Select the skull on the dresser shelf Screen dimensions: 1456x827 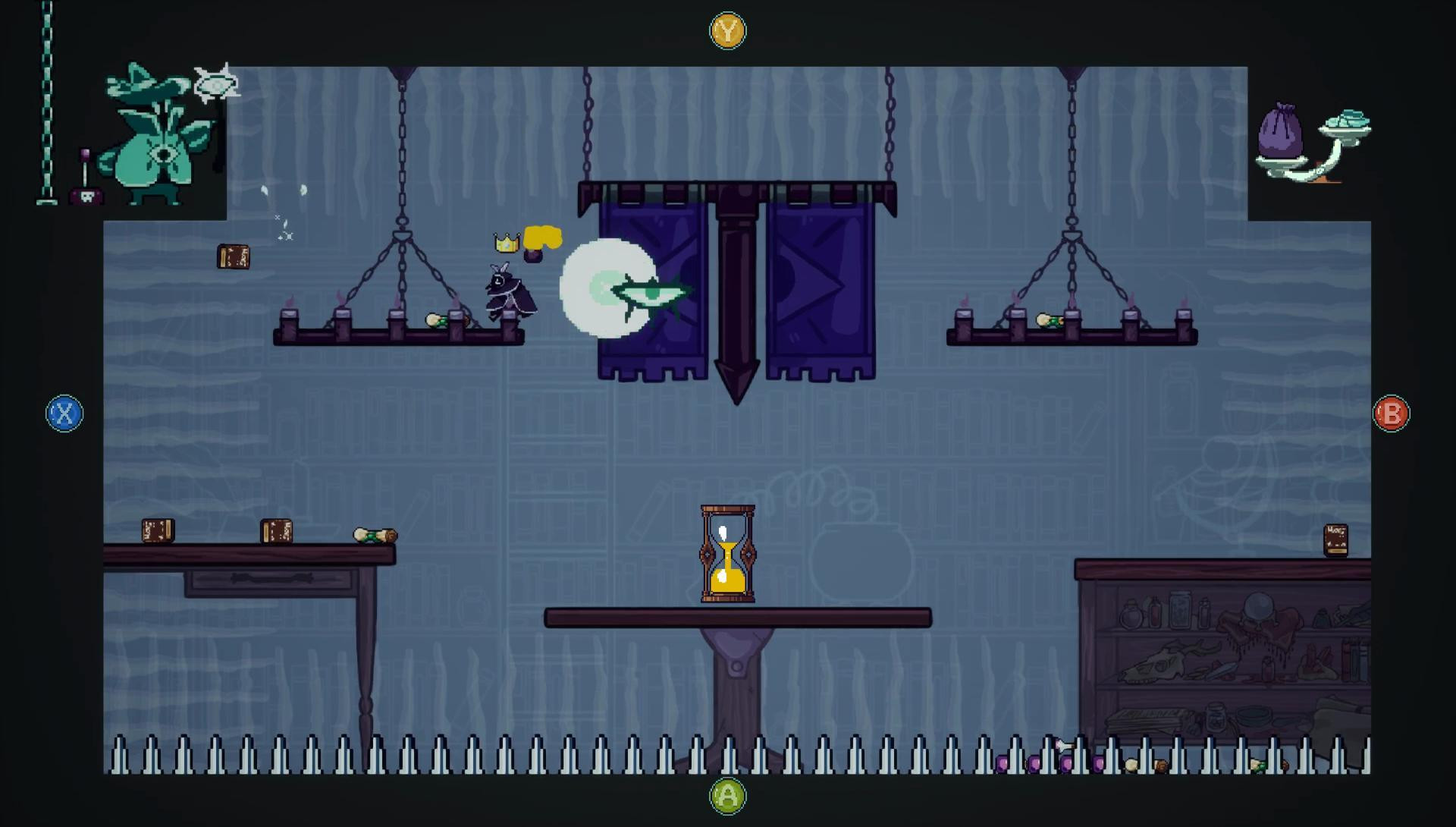[1156, 664]
